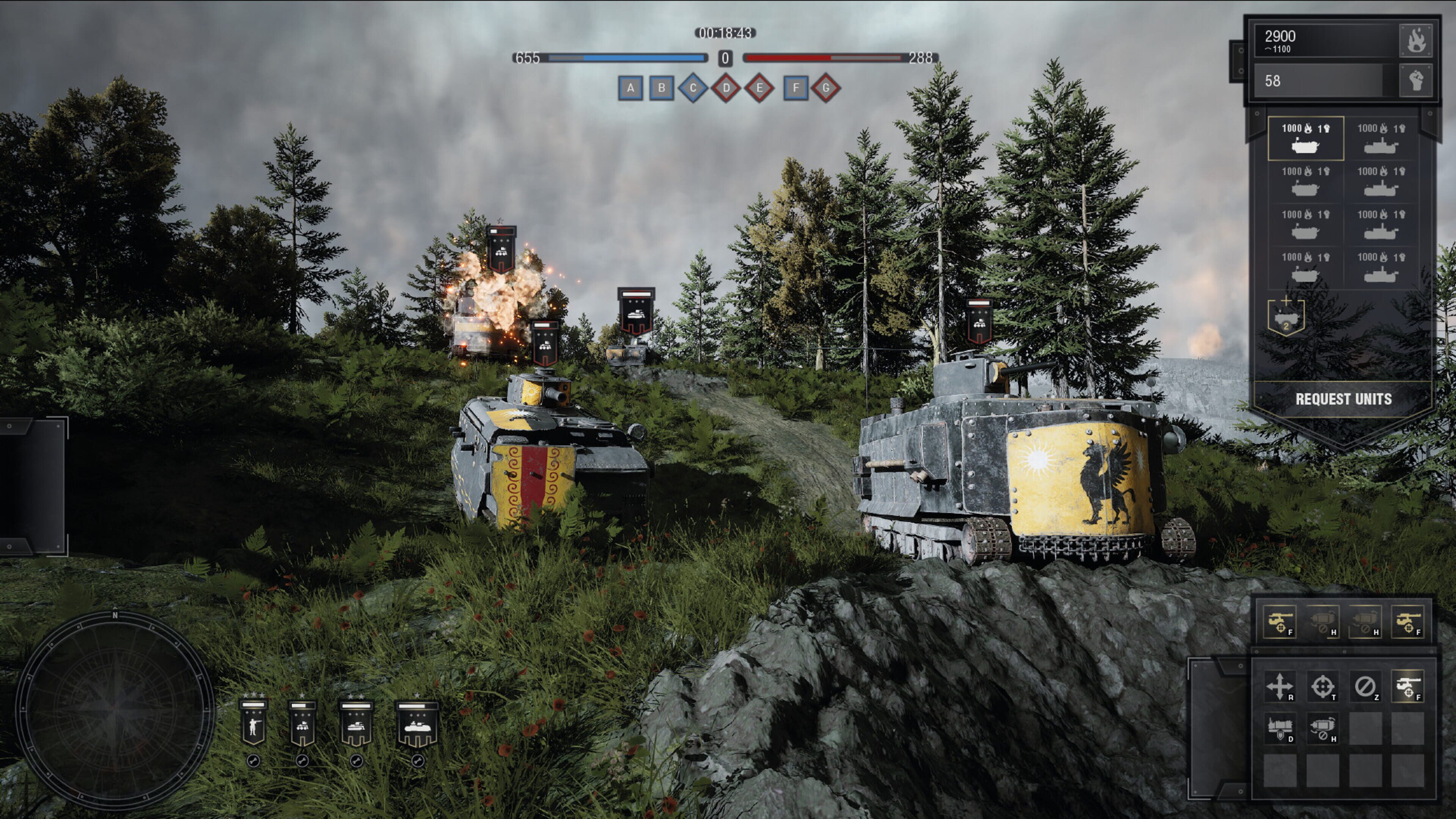This screenshot has height=819, width=1456.
Task: Select the tank banner above the front-right tank
Action: coord(980,322)
